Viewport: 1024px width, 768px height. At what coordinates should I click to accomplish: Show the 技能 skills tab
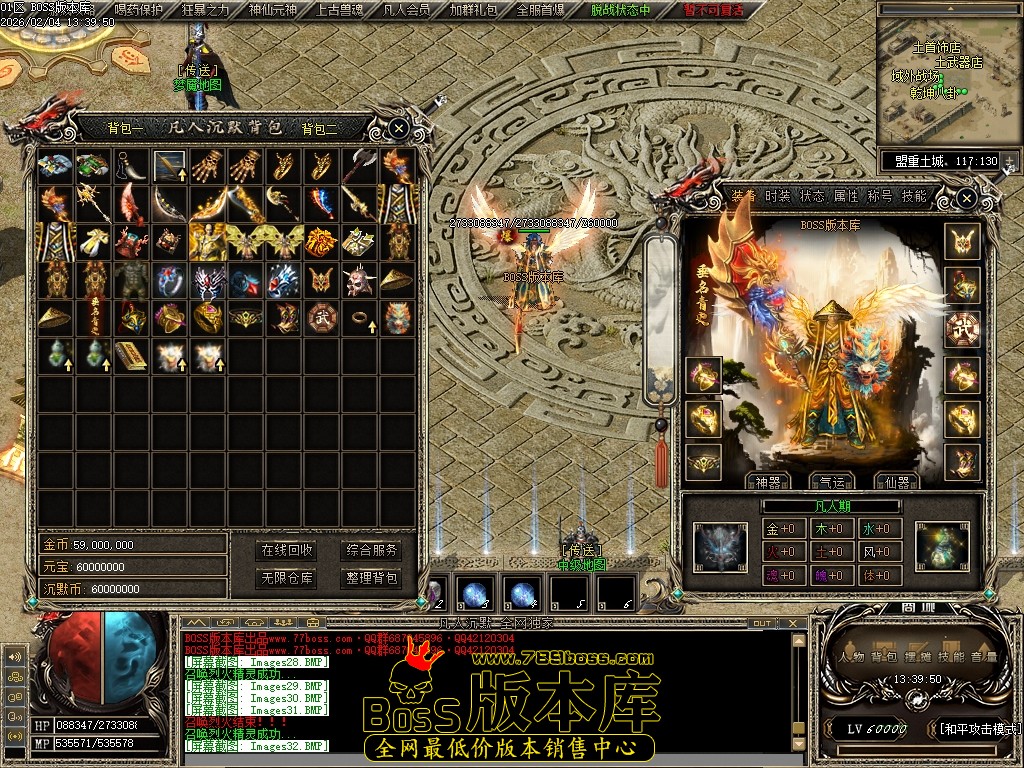click(x=914, y=196)
